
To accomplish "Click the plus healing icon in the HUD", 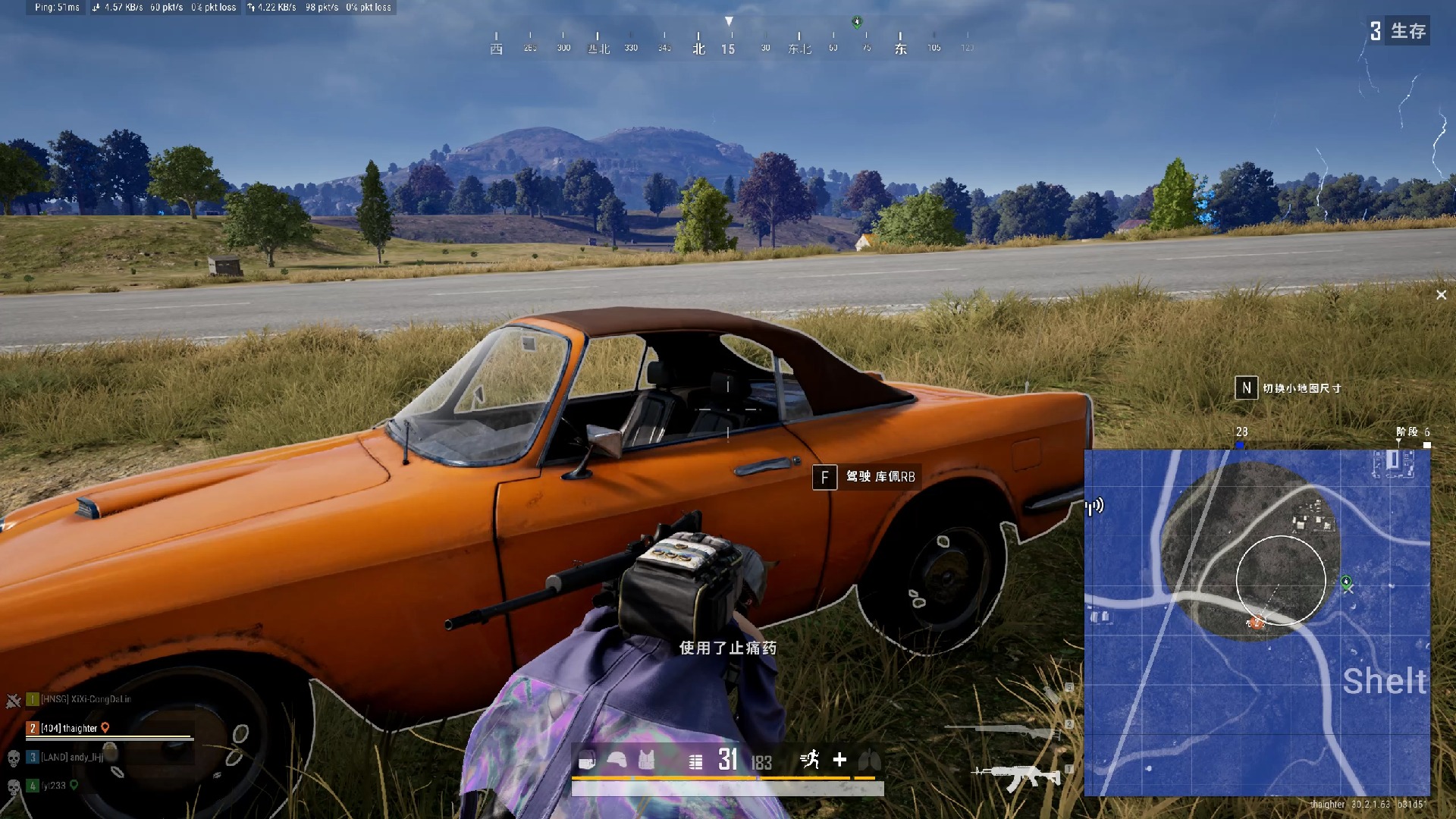I will [841, 760].
